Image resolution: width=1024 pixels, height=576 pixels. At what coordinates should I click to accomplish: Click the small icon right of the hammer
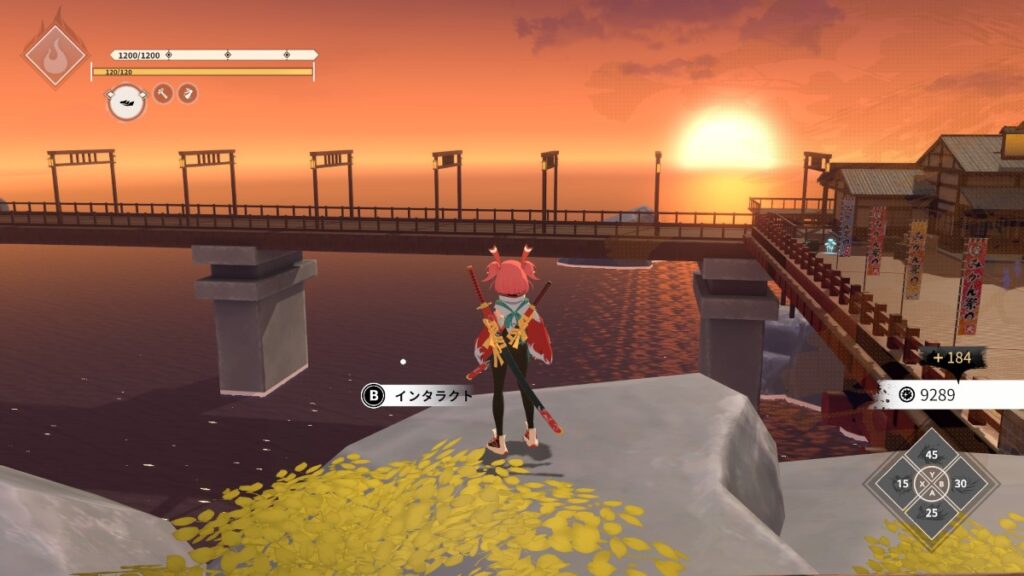click(187, 93)
